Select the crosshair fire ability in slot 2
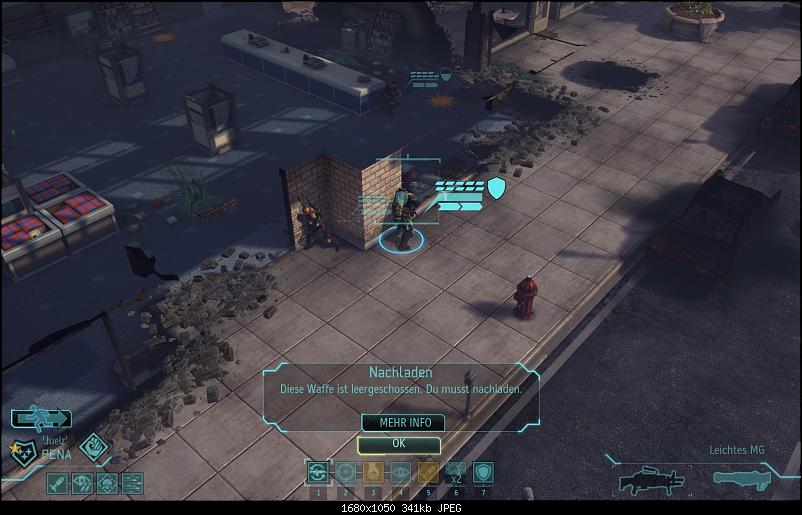 (x=346, y=472)
